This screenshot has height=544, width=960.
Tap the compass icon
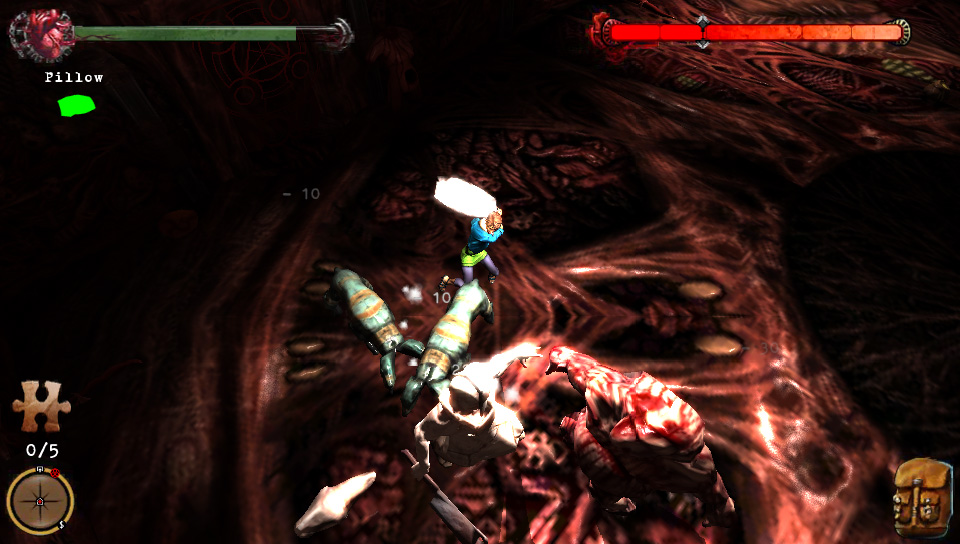click(40, 500)
